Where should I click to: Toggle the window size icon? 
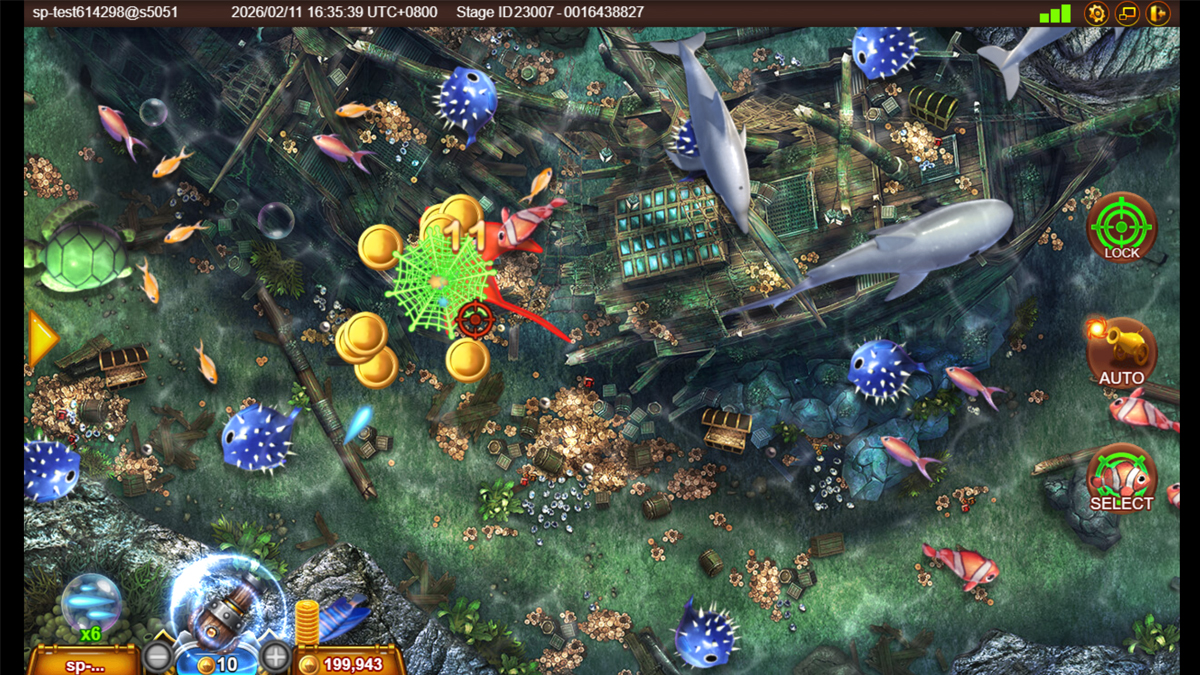pyautogui.click(x=1127, y=14)
